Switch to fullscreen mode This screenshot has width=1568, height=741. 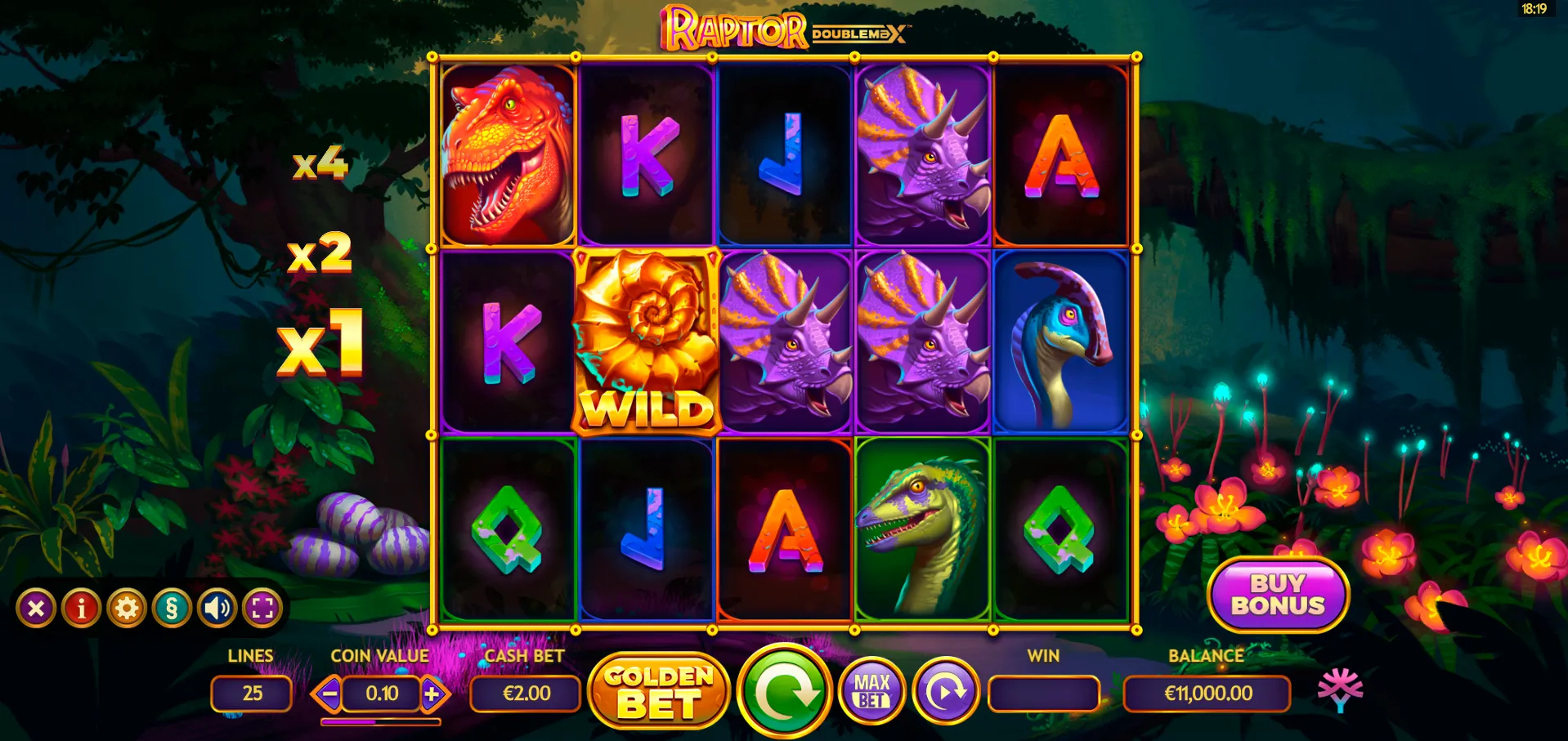point(262,608)
